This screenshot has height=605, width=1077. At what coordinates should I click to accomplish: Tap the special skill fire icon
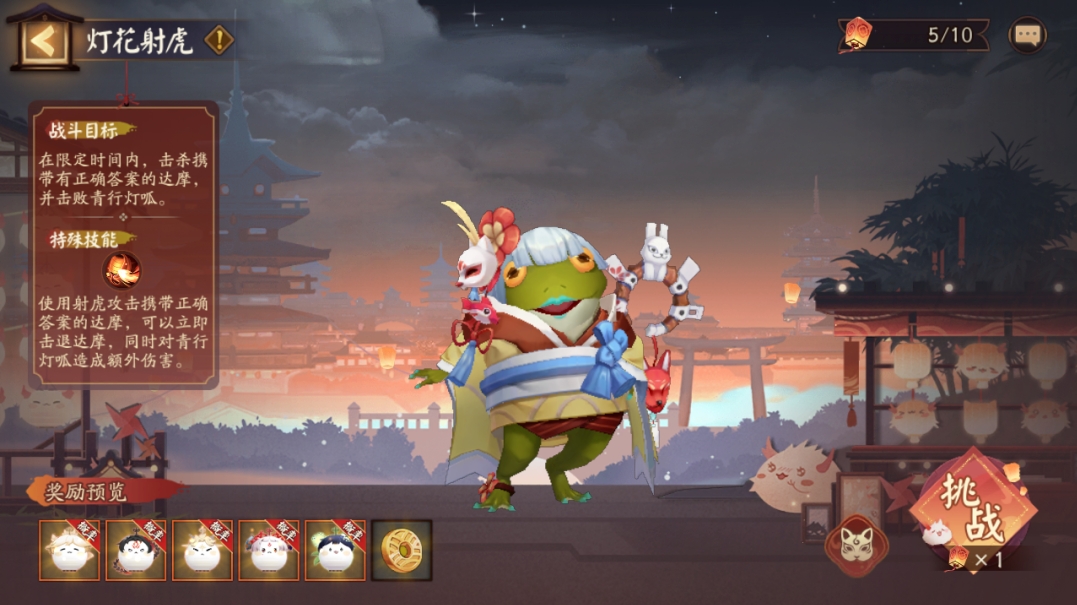click(122, 270)
